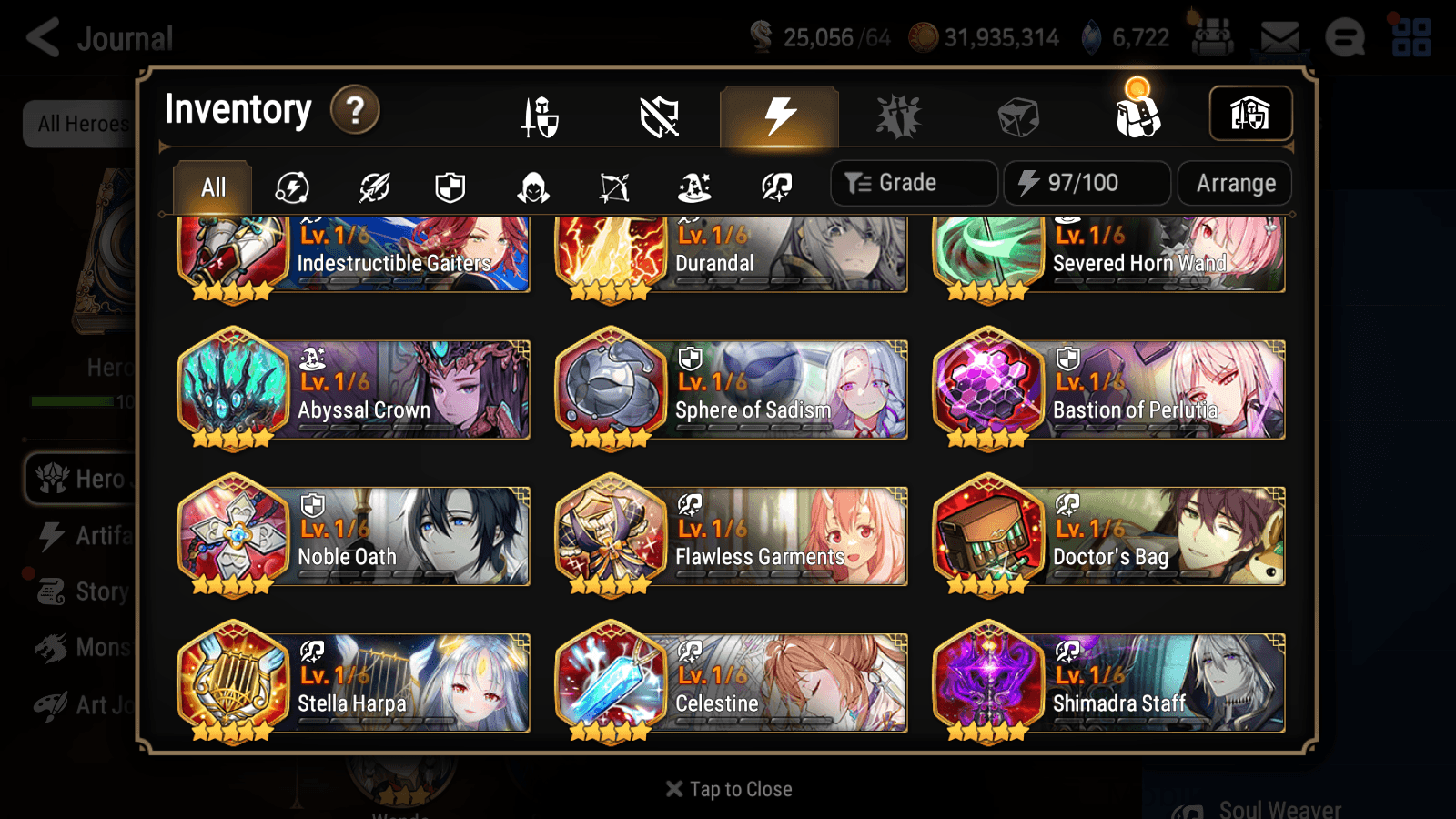Open the chat icon at top right
Screen dimensions: 1456x819
(1345, 38)
